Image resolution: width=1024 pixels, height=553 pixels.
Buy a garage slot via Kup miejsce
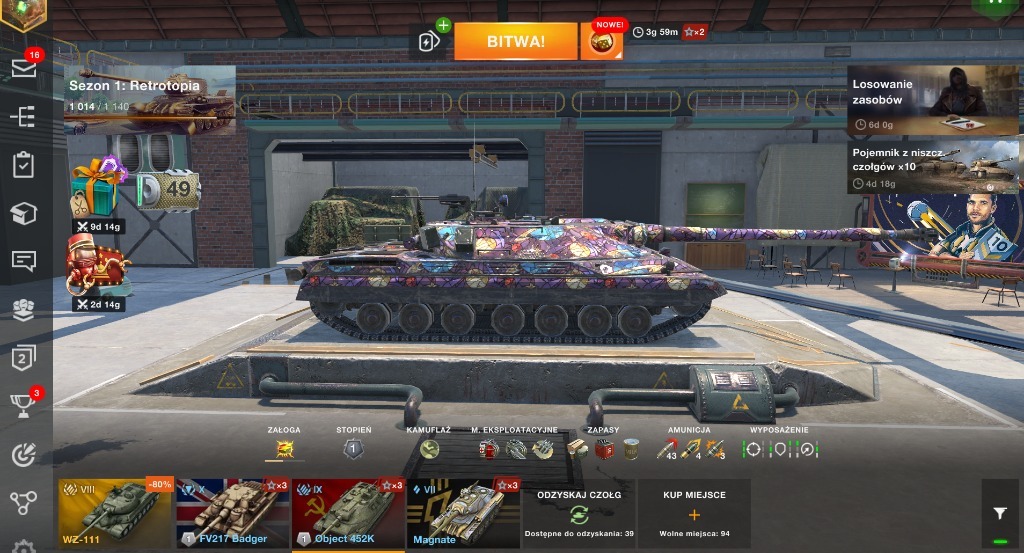[x=694, y=513]
